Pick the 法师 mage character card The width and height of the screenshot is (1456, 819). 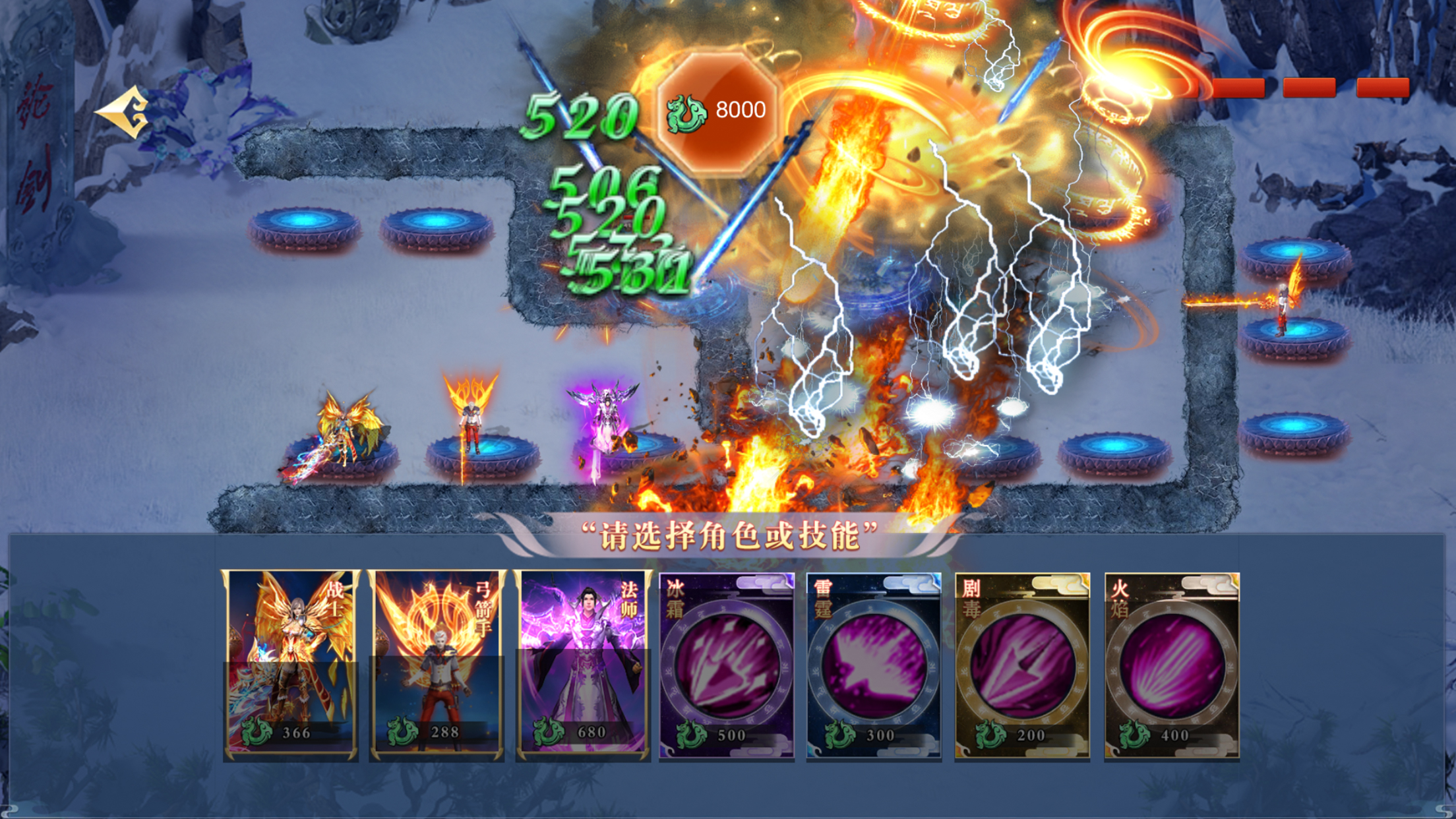pos(584,665)
